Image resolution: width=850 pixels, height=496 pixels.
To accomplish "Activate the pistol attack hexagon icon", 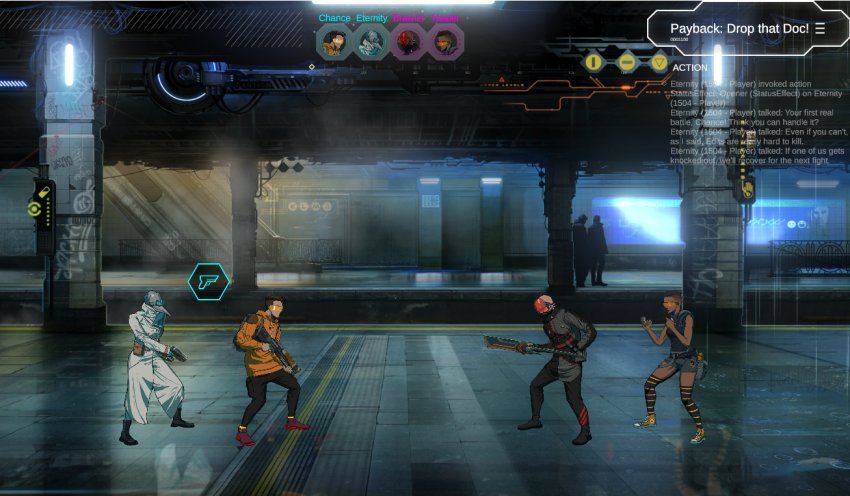I will point(208,282).
